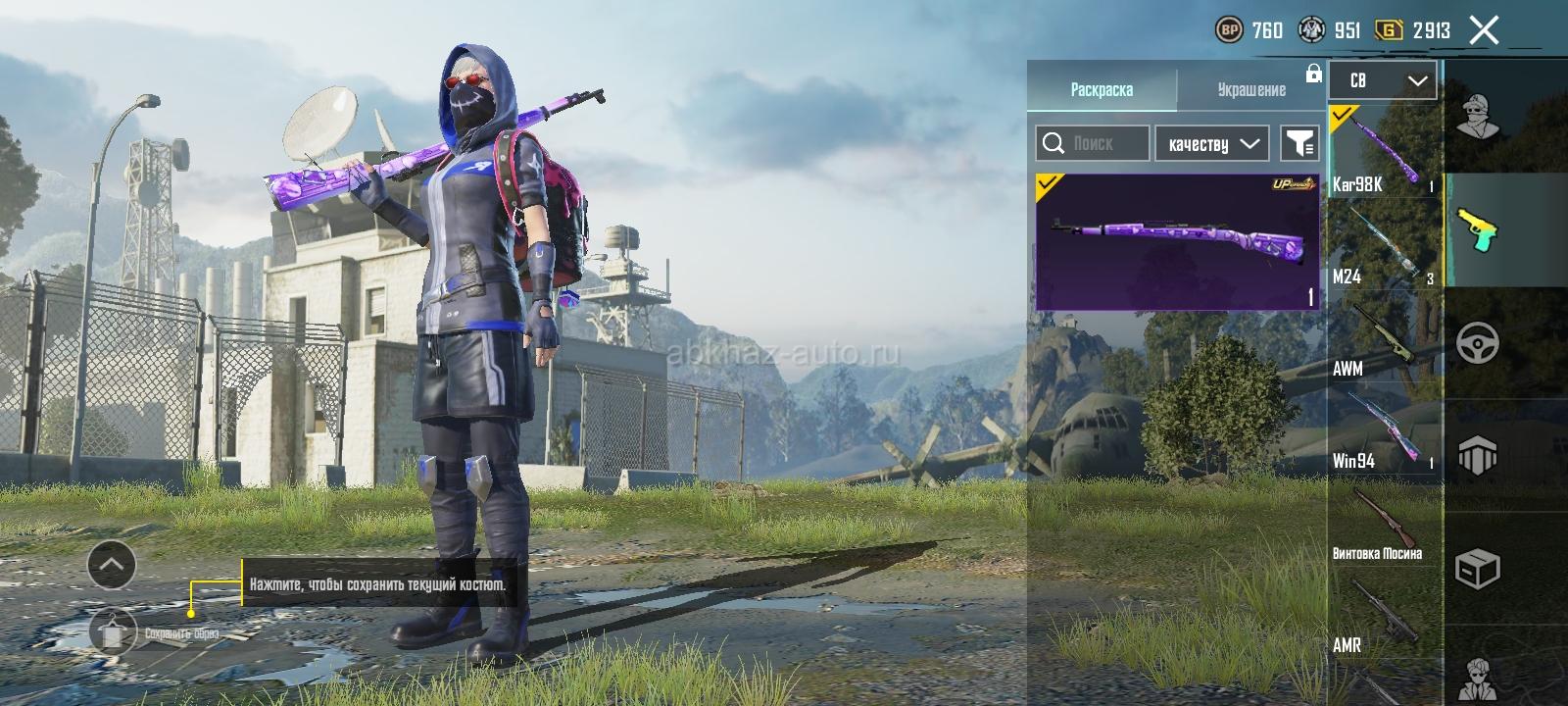Expand the СВ weapon class dropdown

point(1383,80)
